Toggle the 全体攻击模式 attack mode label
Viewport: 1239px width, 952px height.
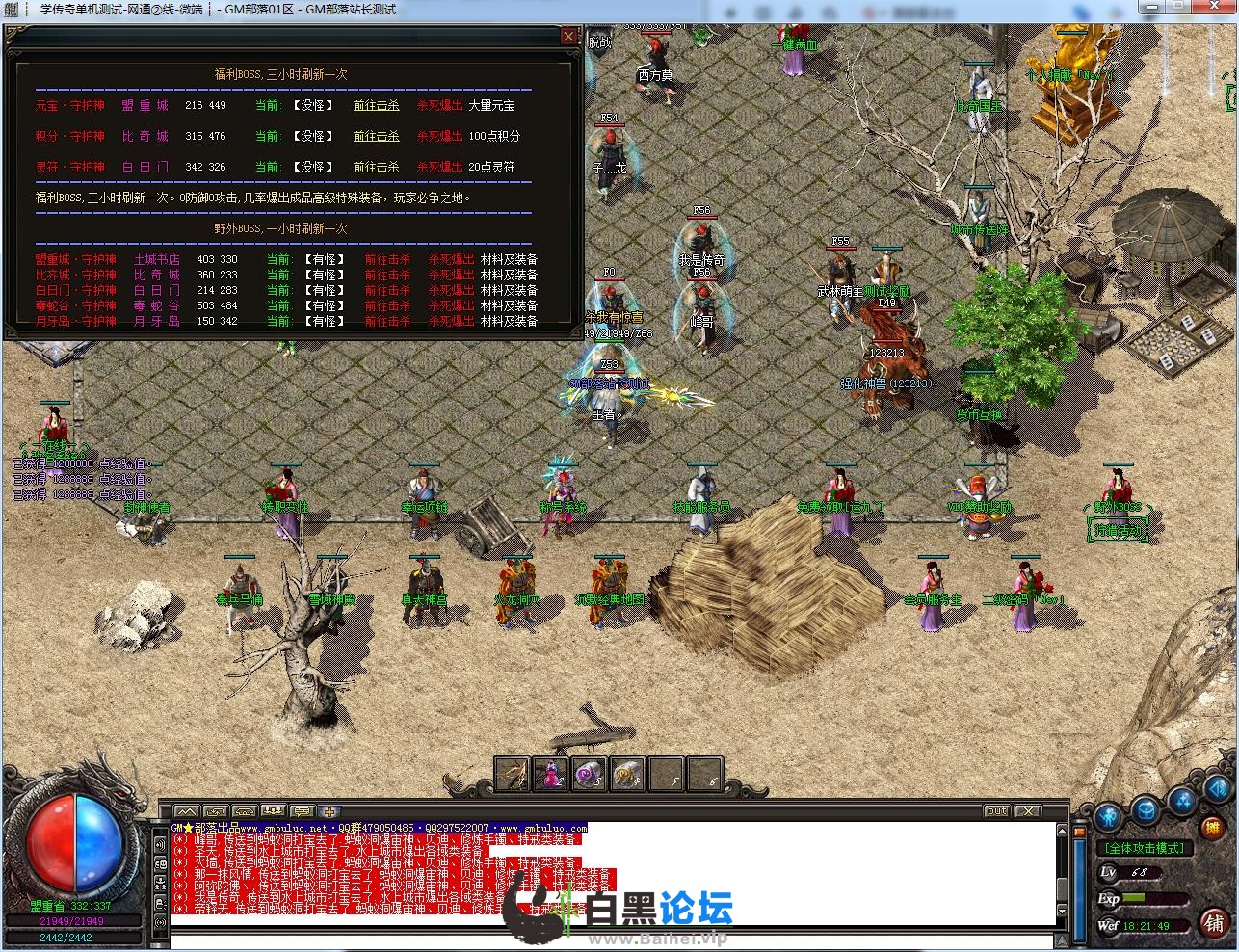(1145, 849)
